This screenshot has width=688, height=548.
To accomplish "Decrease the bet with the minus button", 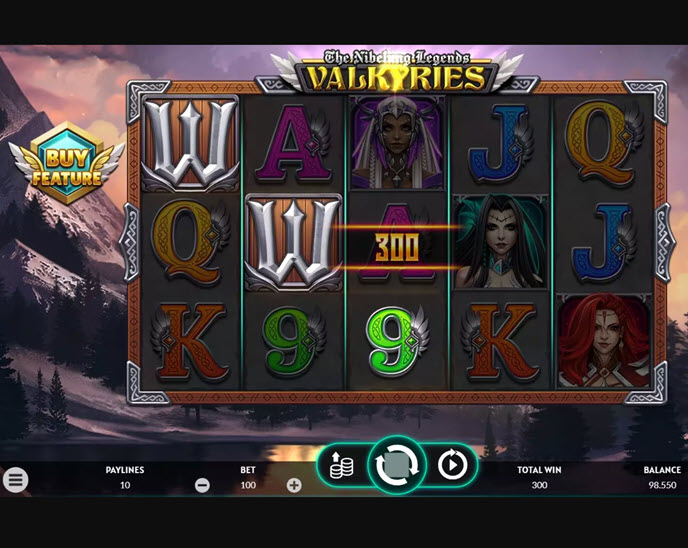I will click(x=202, y=485).
